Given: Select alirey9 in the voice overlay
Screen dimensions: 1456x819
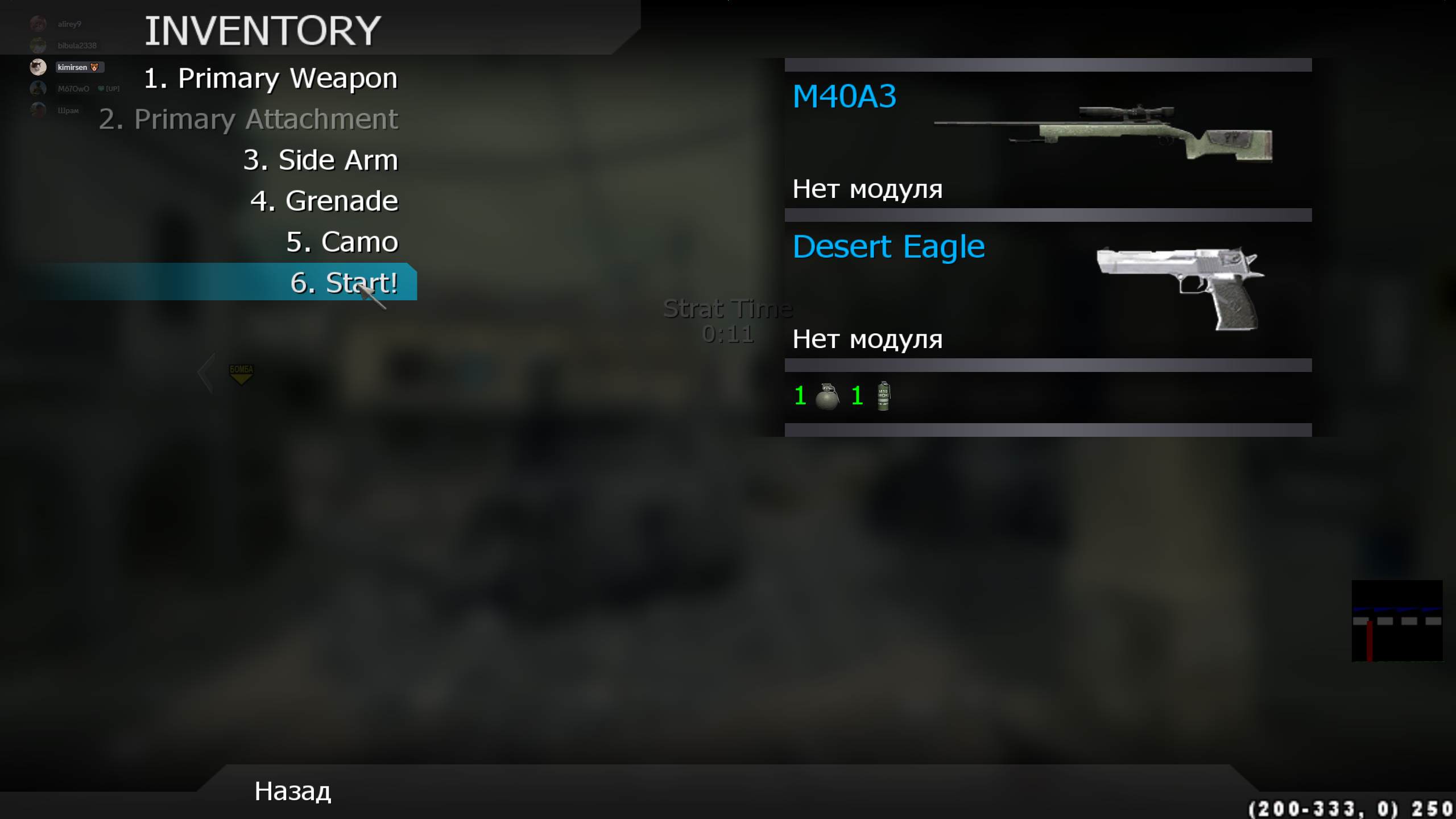Looking at the screenshot, I should [x=69, y=24].
